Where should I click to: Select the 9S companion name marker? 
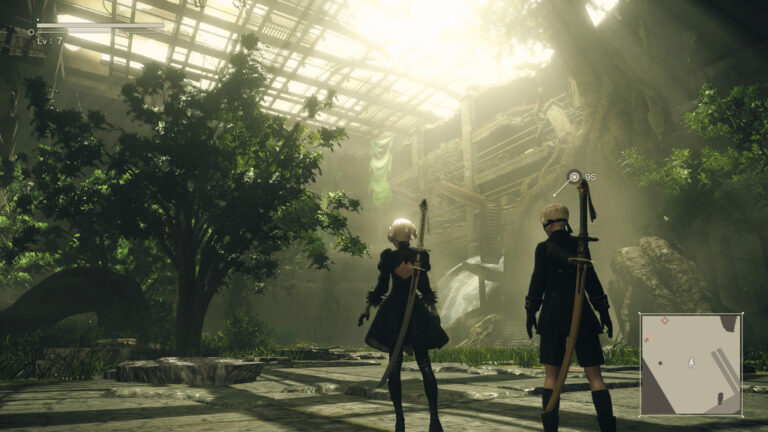(575, 177)
